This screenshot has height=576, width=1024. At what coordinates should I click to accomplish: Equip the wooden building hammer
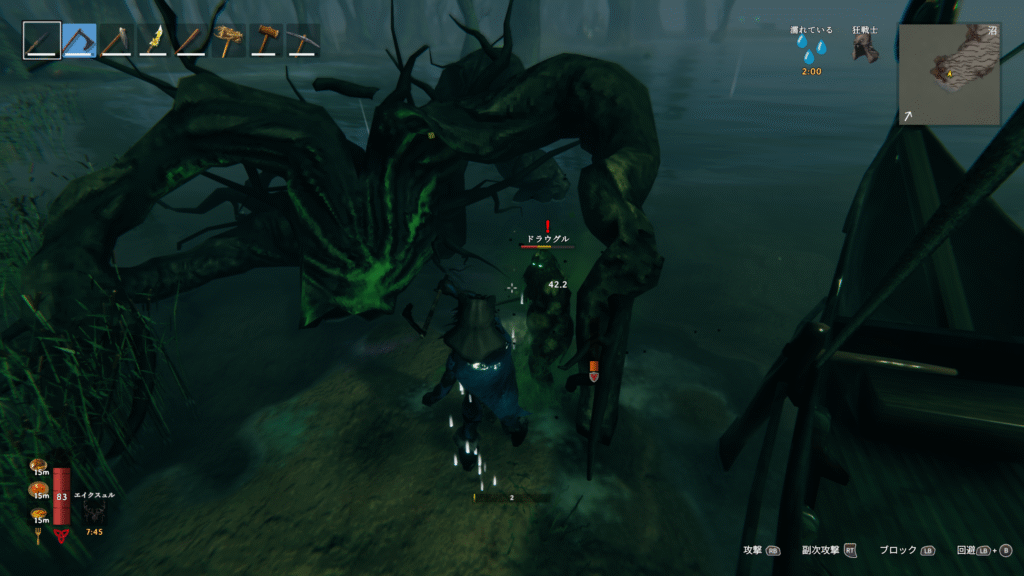tap(266, 40)
